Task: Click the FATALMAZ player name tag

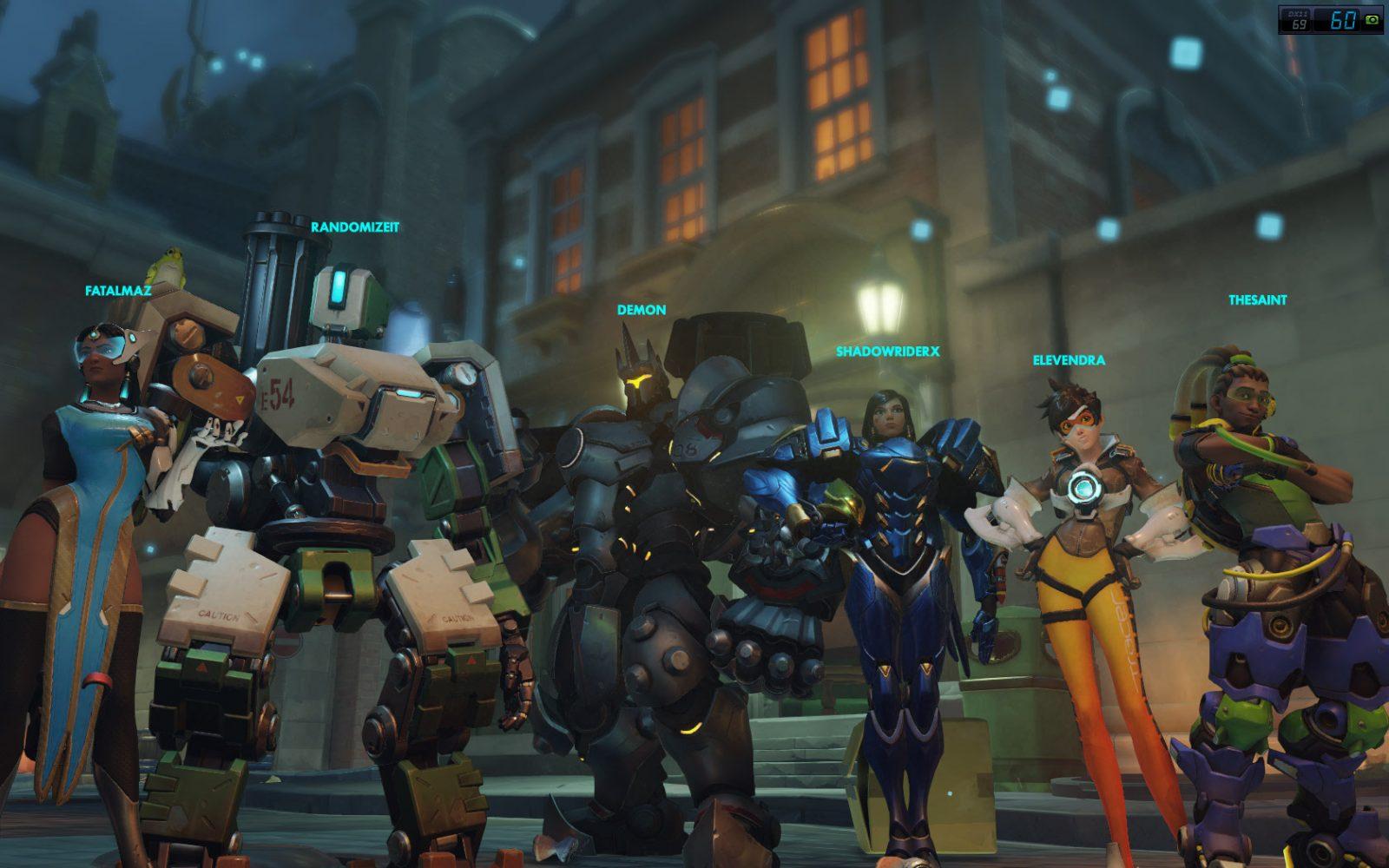Action: pos(118,291)
